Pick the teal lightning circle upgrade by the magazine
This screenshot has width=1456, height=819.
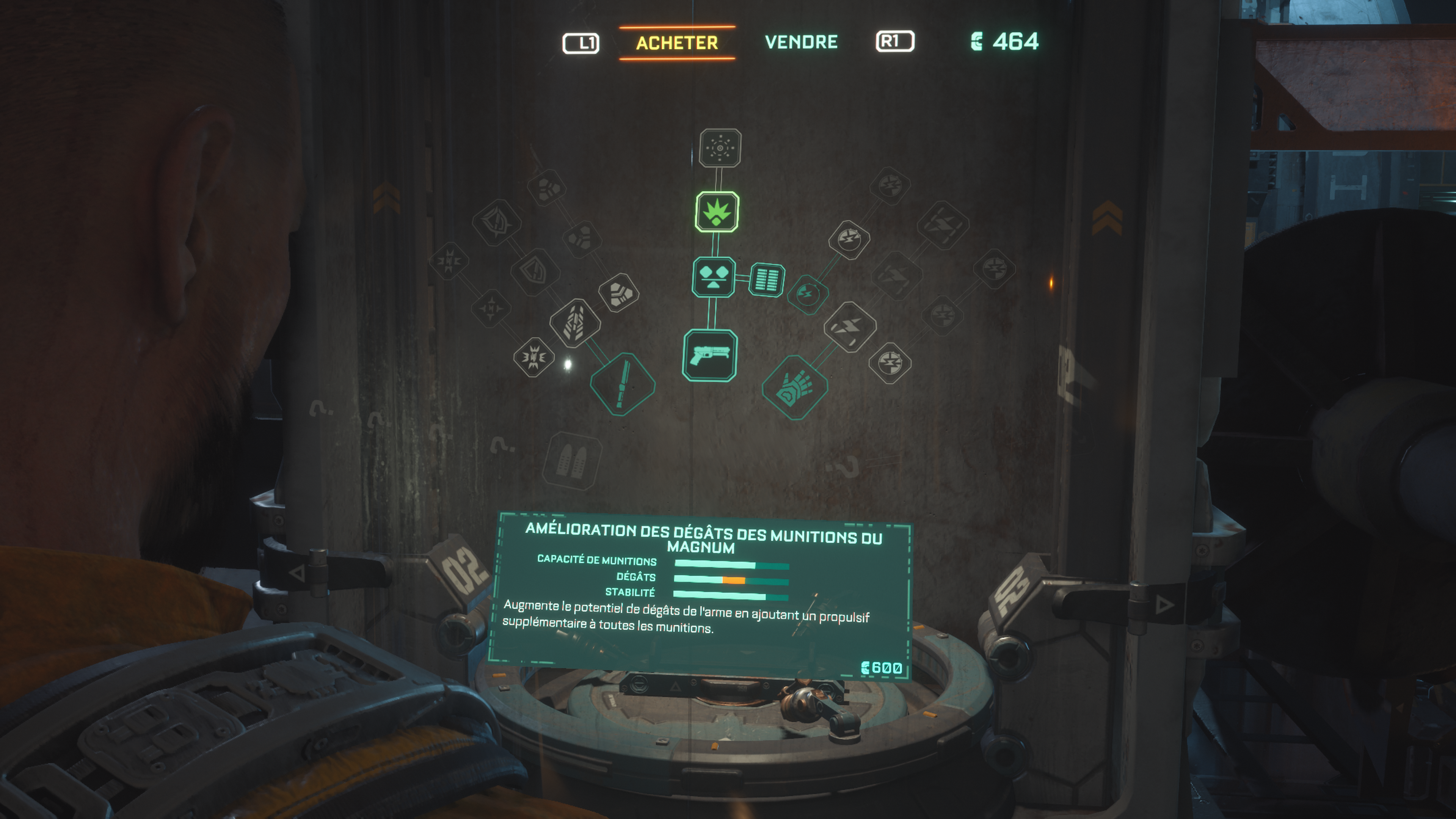(x=808, y=294)
